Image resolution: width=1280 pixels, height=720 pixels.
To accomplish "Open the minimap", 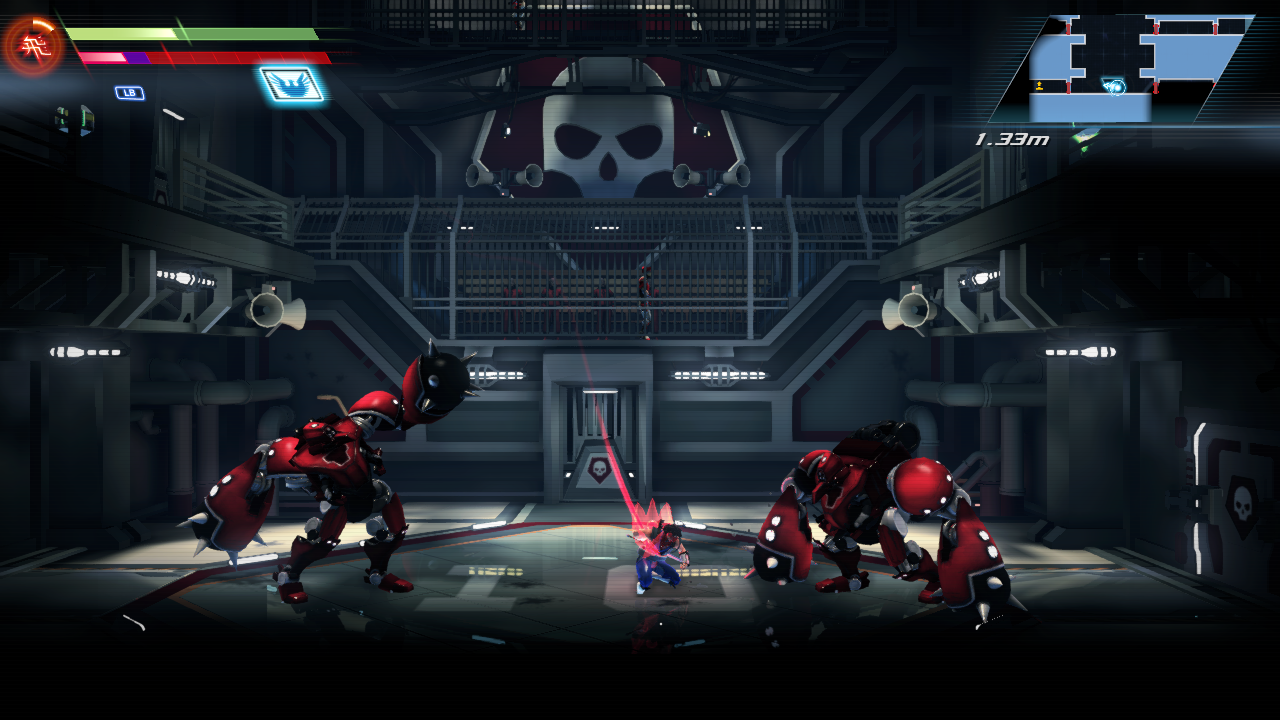I will (1120, 68).
